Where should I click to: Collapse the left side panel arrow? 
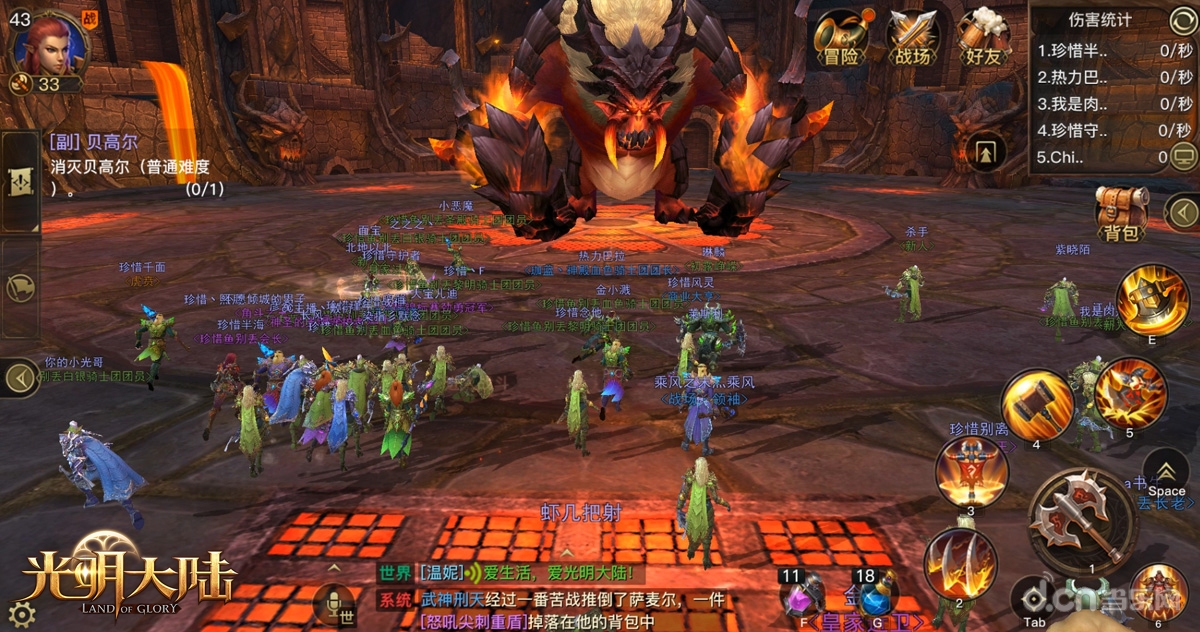tap(21, 378)
